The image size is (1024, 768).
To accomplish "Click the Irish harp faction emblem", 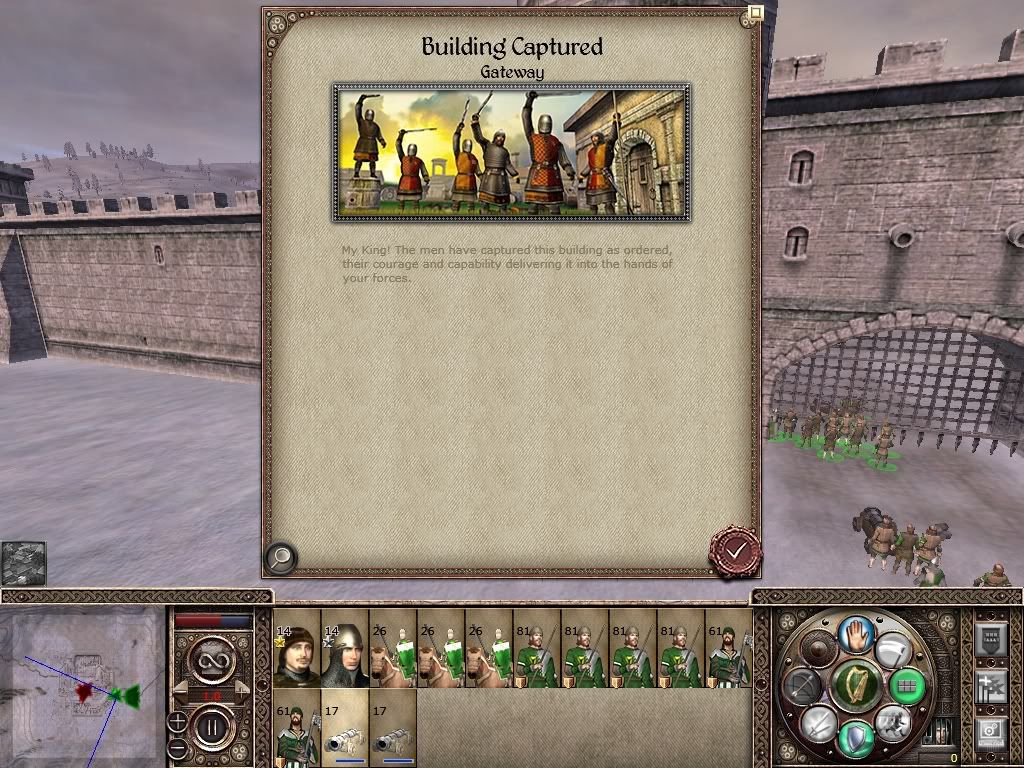I will [x=855, y=685].
